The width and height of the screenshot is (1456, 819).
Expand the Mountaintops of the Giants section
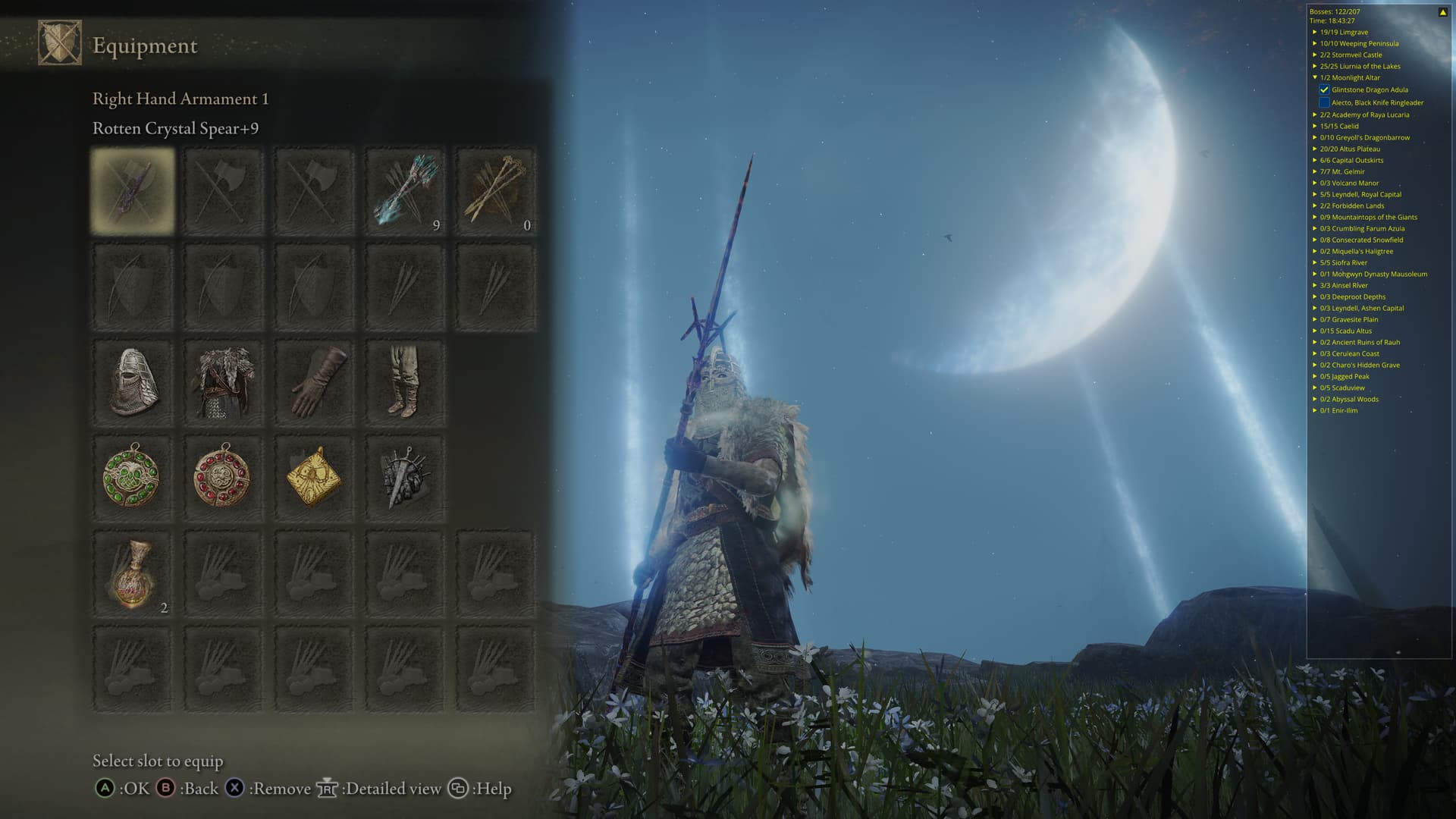pyautogui.click(x=1315, y=218)
